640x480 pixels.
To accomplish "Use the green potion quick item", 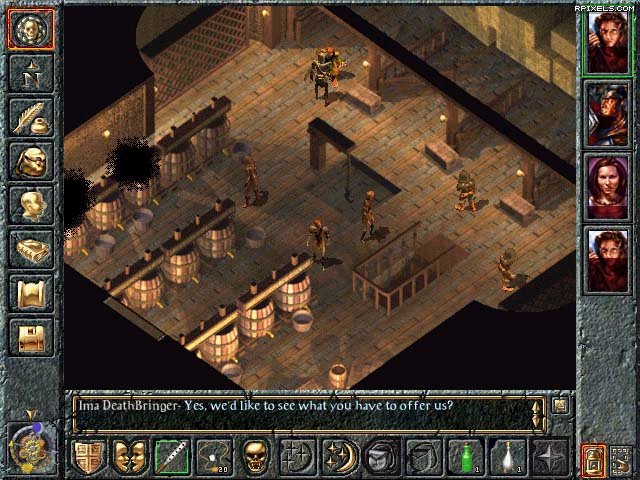I will pos(466,457).
